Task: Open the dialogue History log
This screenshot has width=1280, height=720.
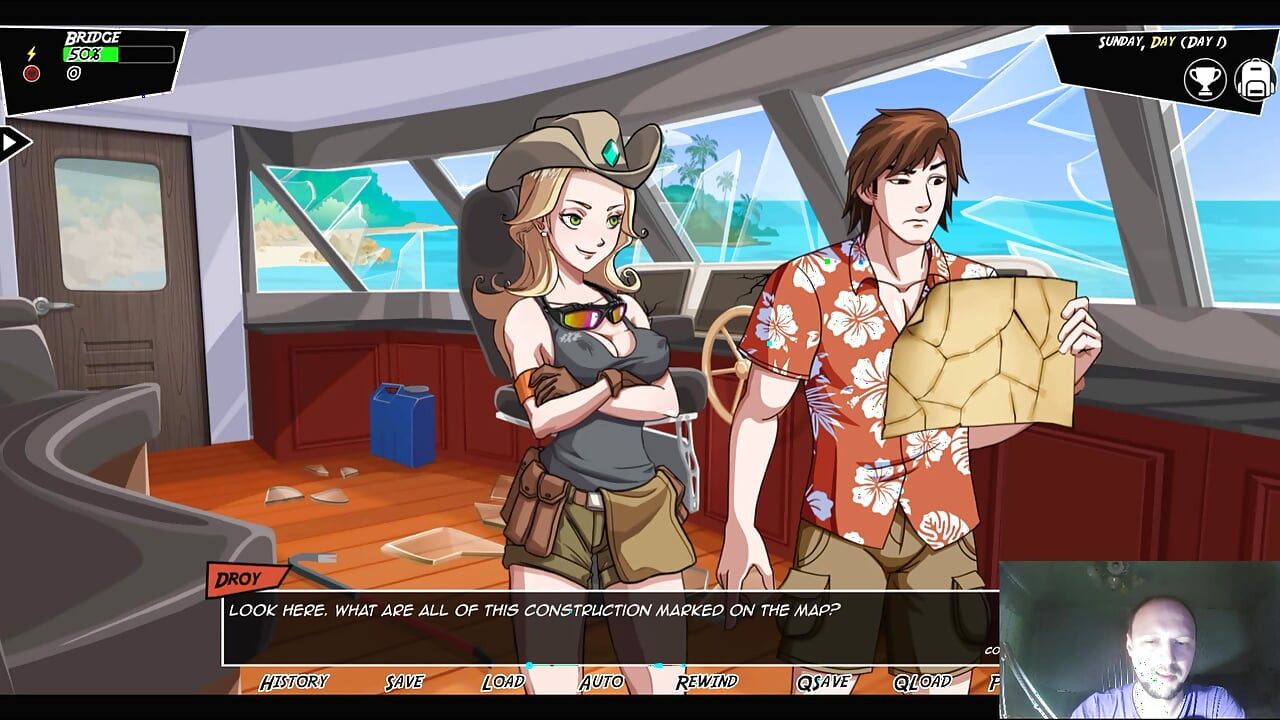Action: coord(293,682)
